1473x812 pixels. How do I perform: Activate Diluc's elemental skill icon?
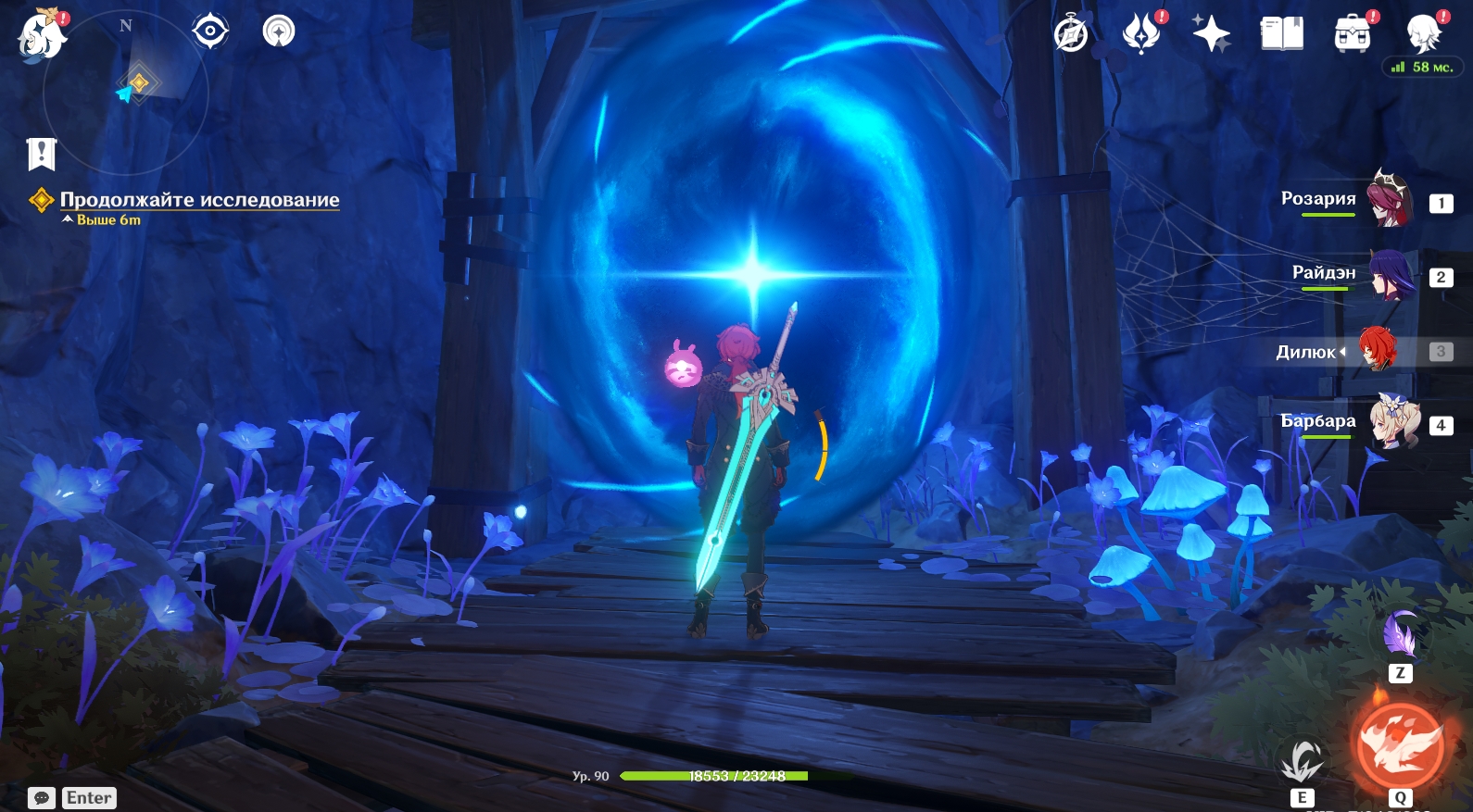[1302, 762]
